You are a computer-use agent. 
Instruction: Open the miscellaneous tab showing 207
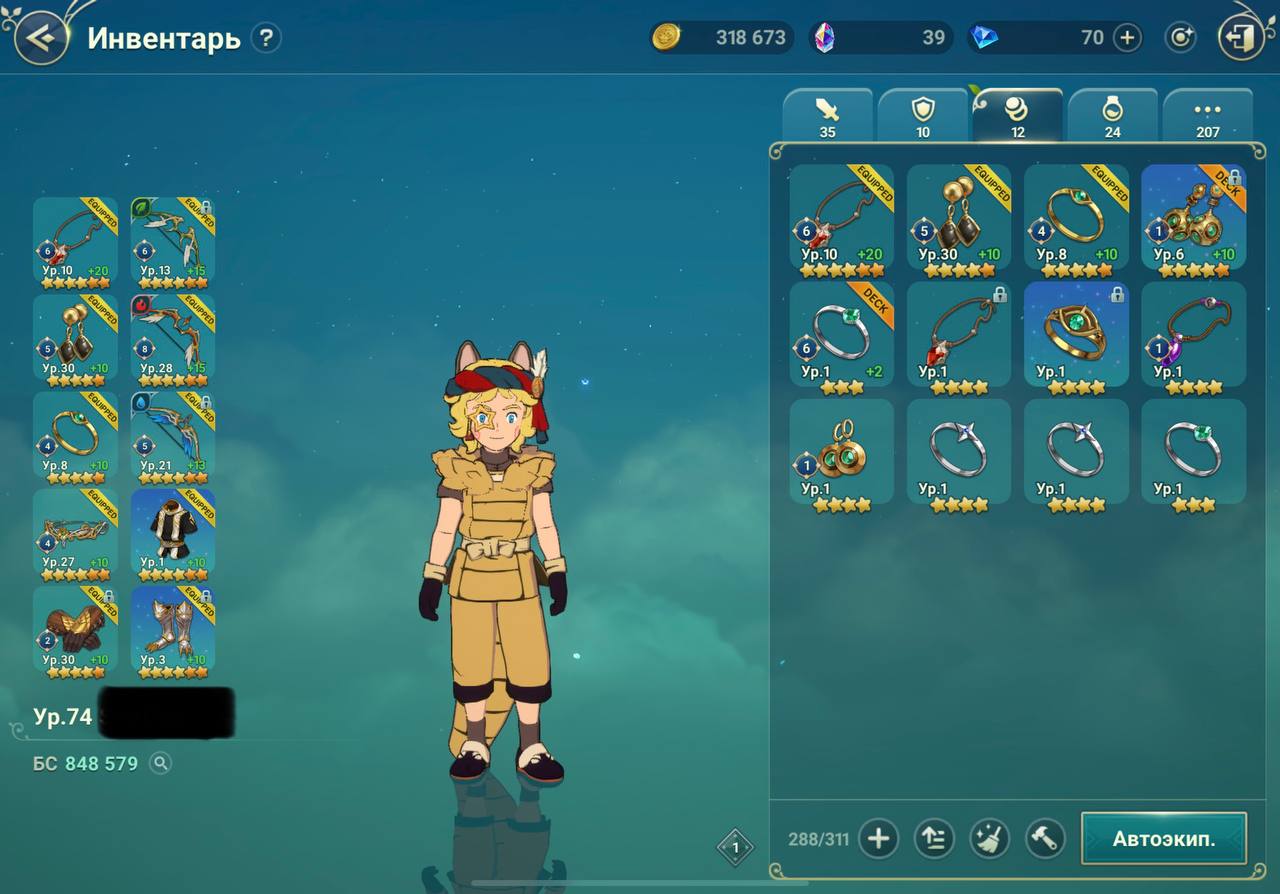(1207, 116)
